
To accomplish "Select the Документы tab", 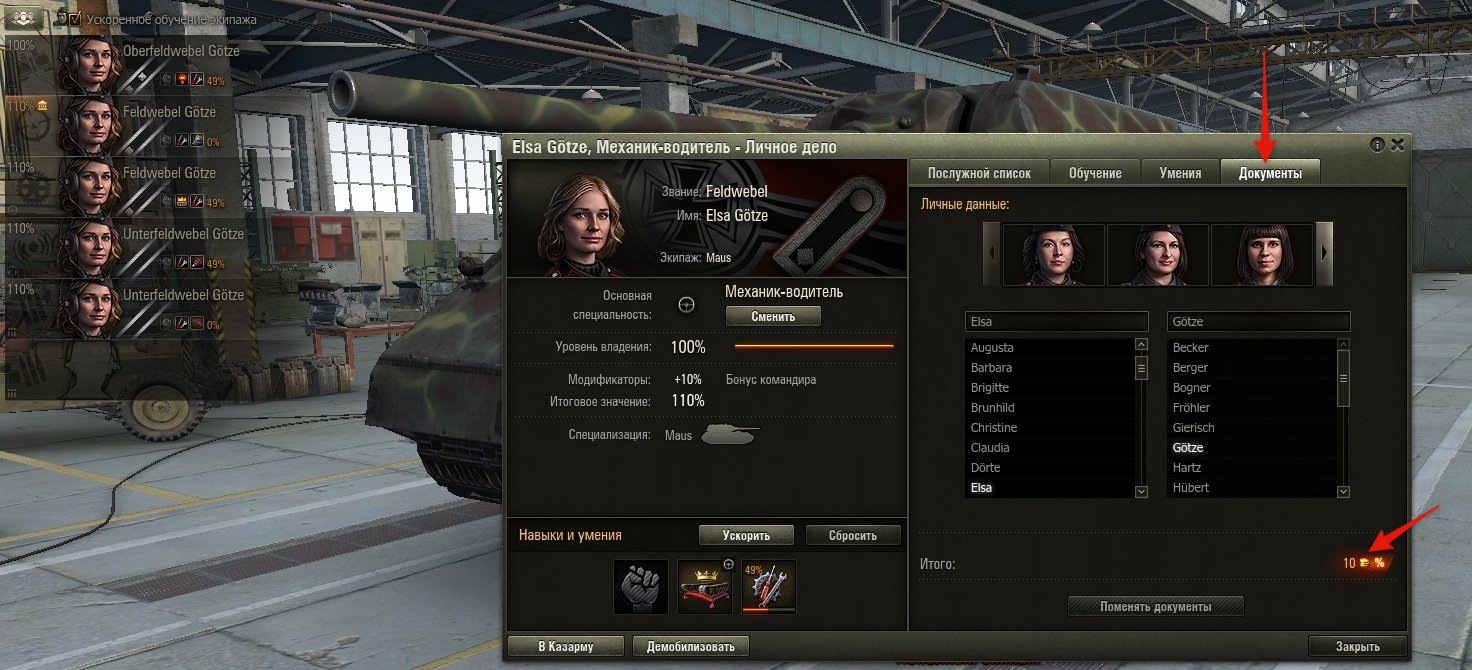I will tap(1270, 173).
